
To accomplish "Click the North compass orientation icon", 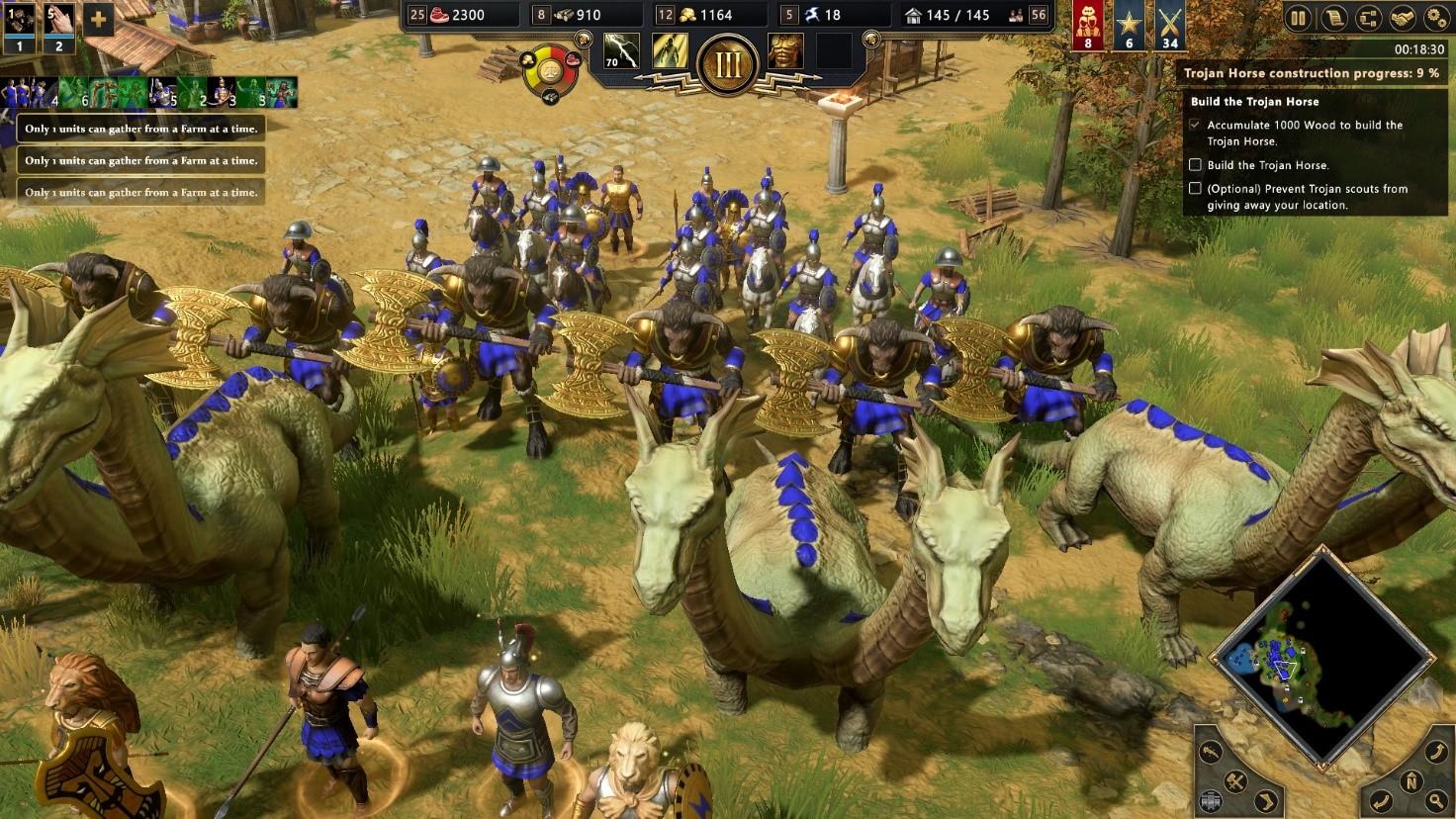I will (1412, 781).
